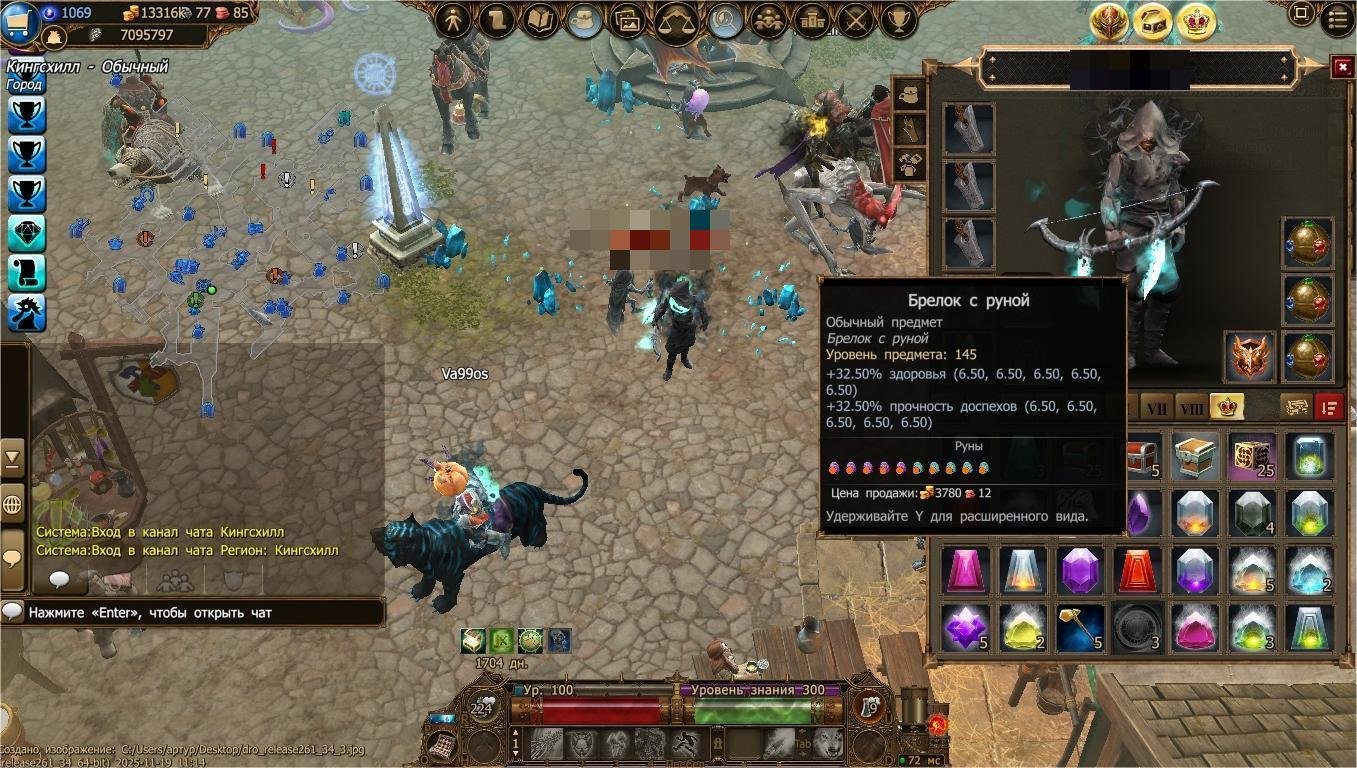This screenshot has width=1357, height=768.
Task: Select the red trapezoid gem slot
Action: [x=1138, y=571]
